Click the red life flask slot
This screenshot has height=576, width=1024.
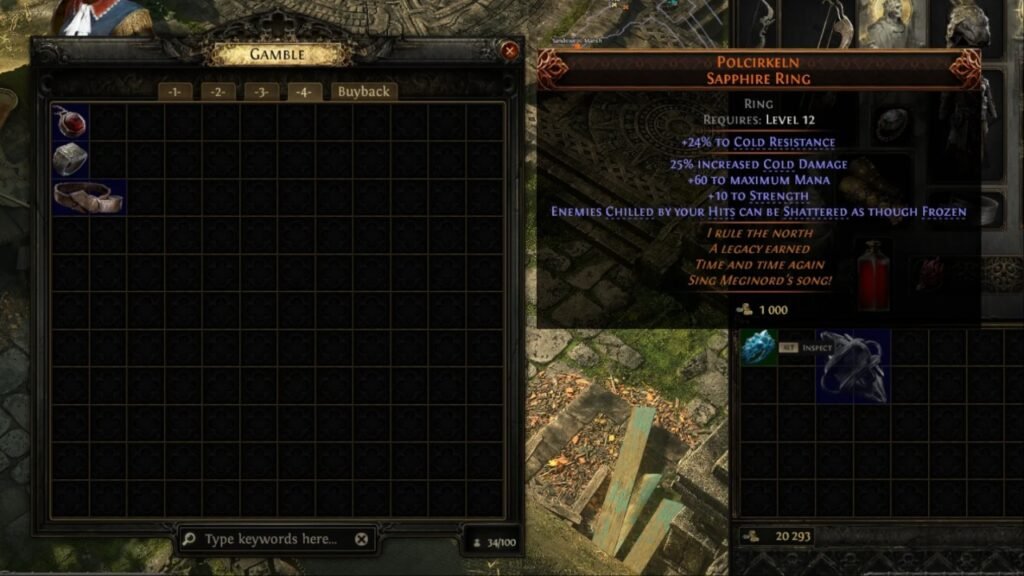tap(872, 273)
